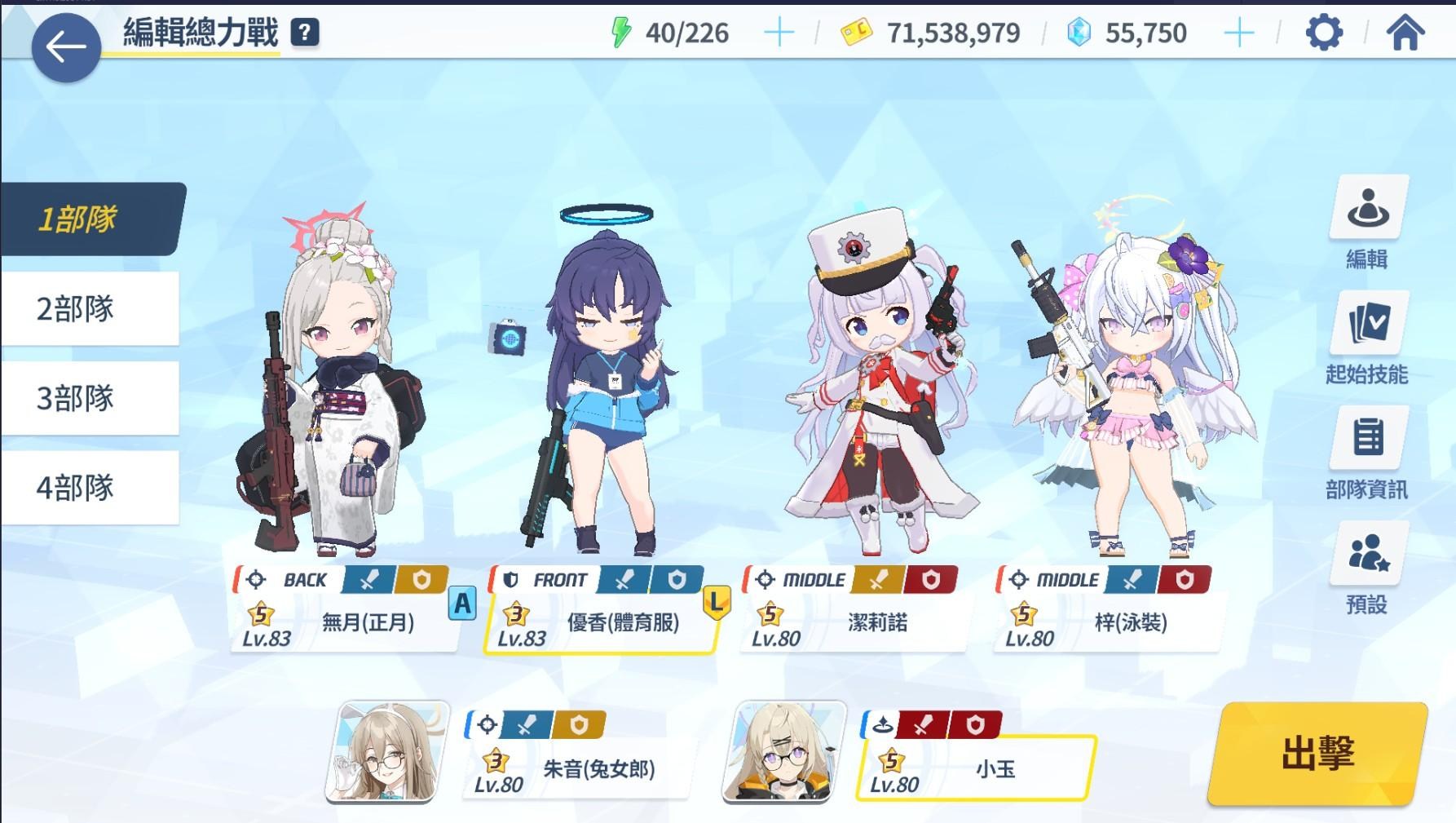
Task: Open the help icon beside 編輯總力戰
Action: coord(305,32)
